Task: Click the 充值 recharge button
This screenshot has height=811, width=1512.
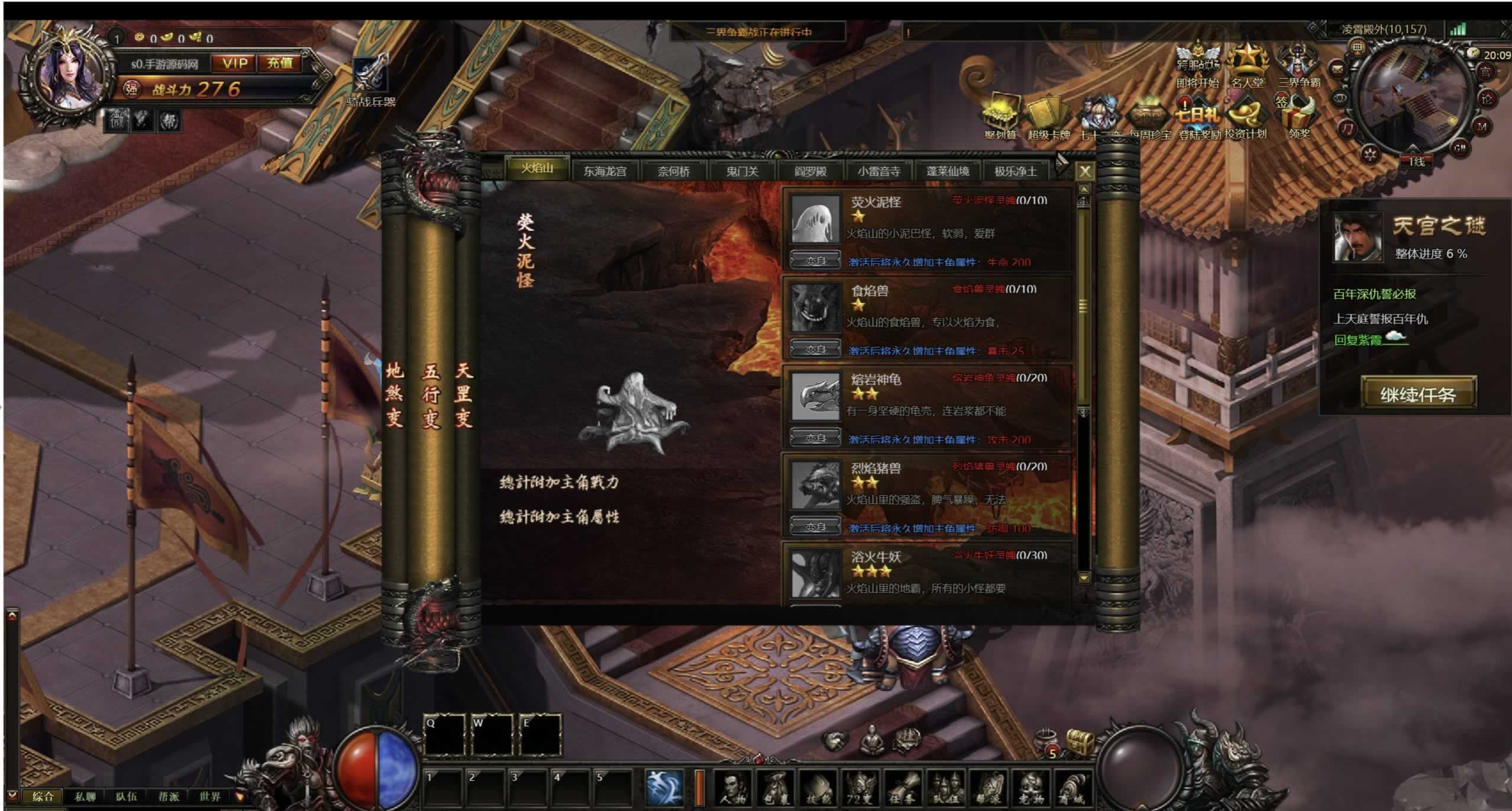Action: [x=280, y=63]
